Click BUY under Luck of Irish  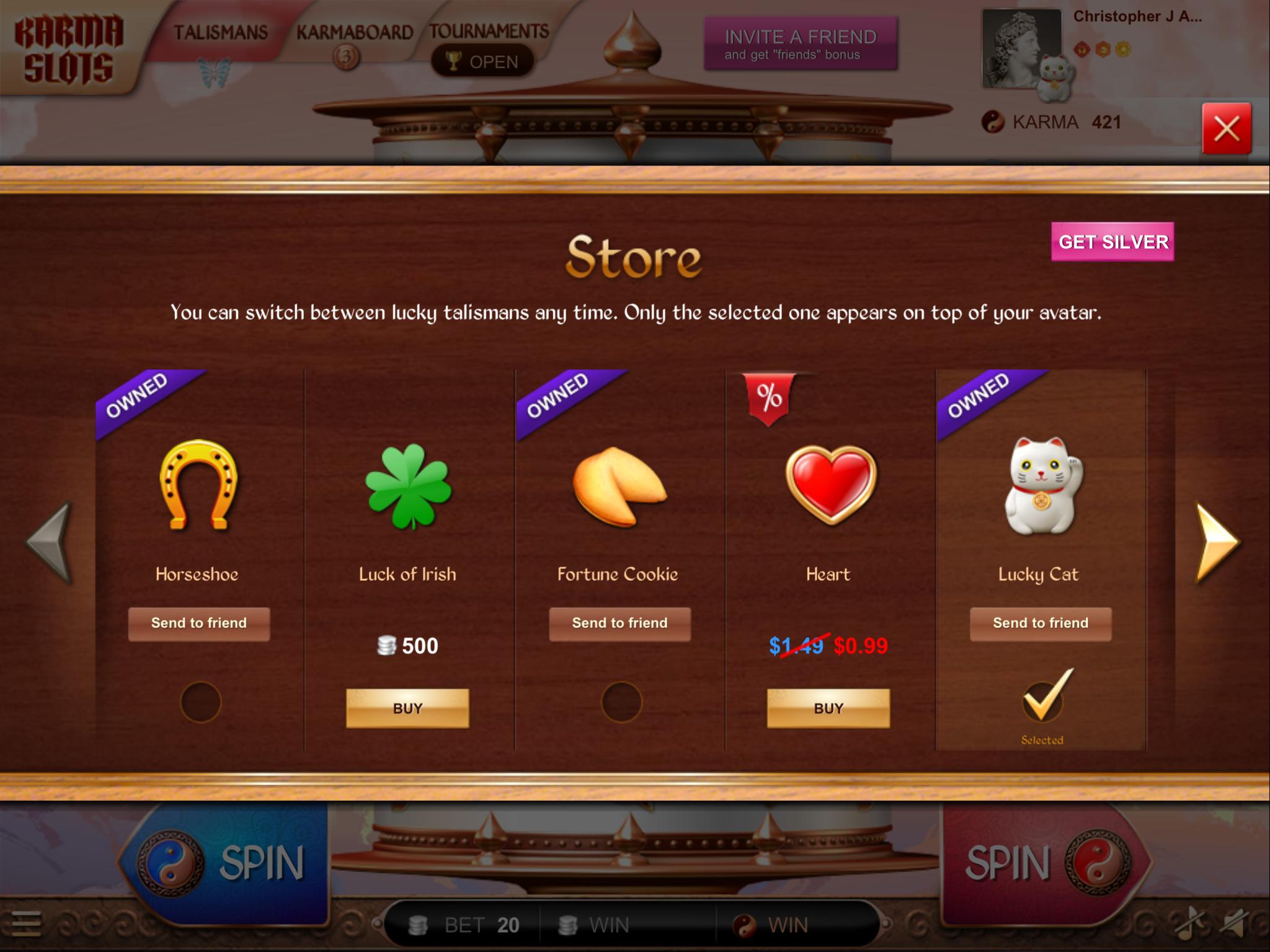click(x=407, y=708)
